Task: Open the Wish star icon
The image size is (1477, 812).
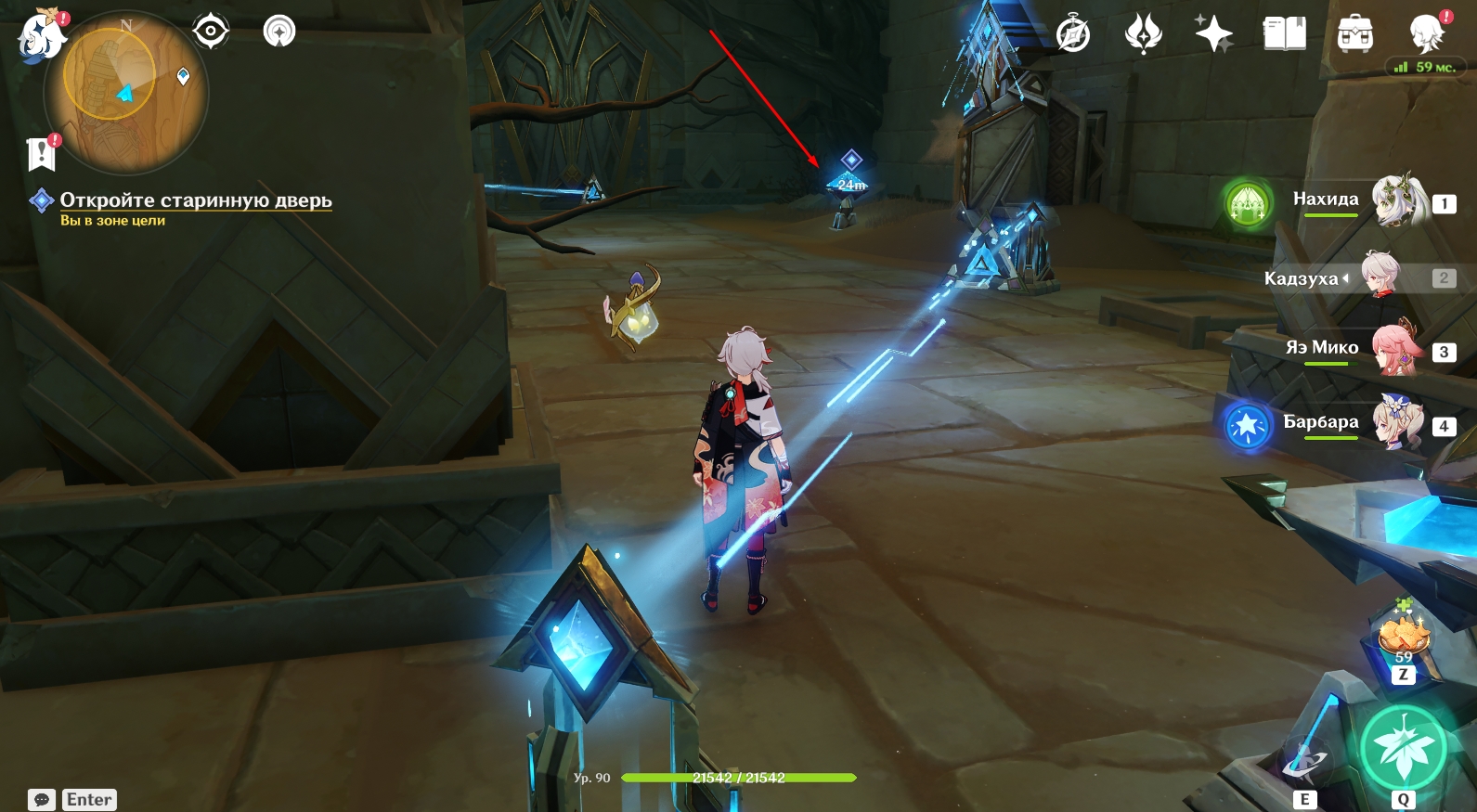Action: [1213, 35]
